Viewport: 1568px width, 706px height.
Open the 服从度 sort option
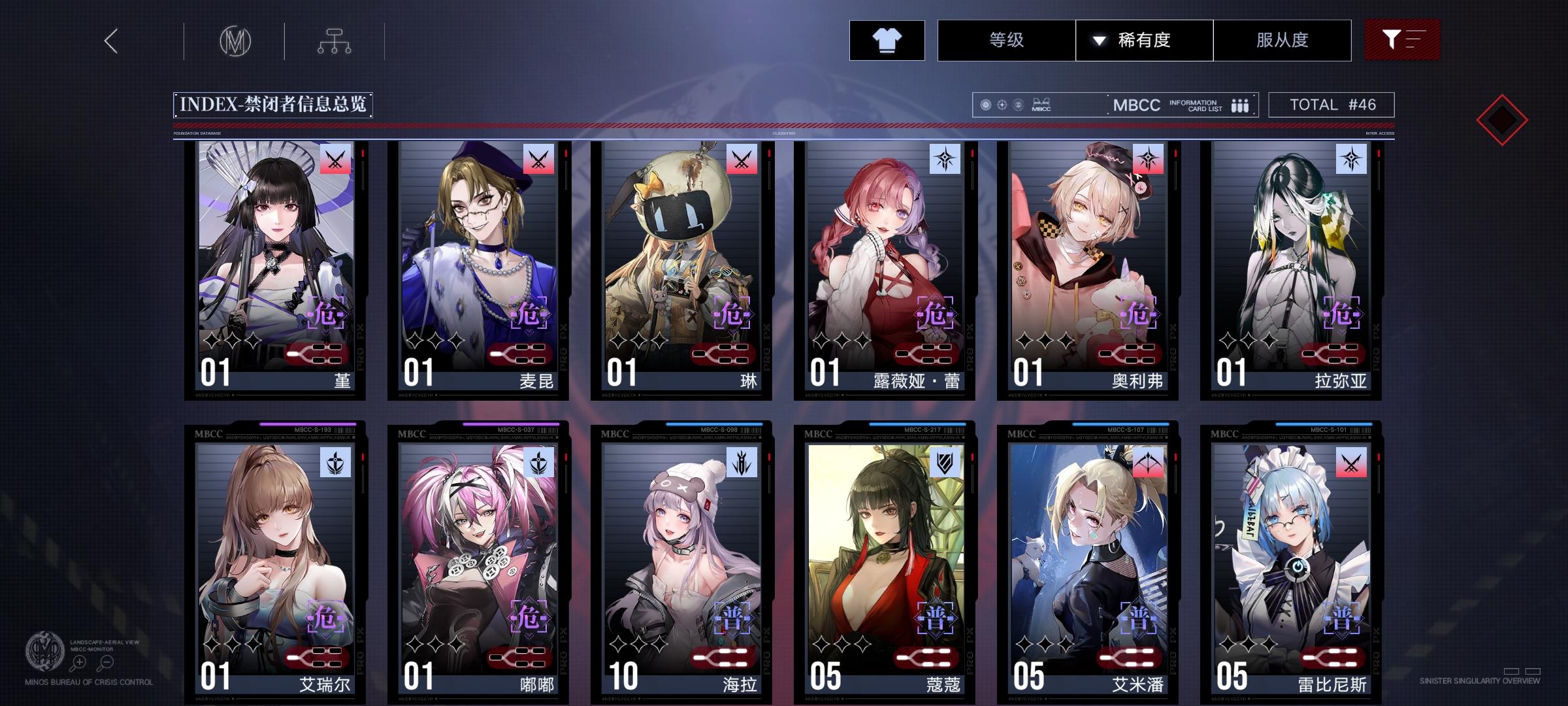(x=1282, y=41)
